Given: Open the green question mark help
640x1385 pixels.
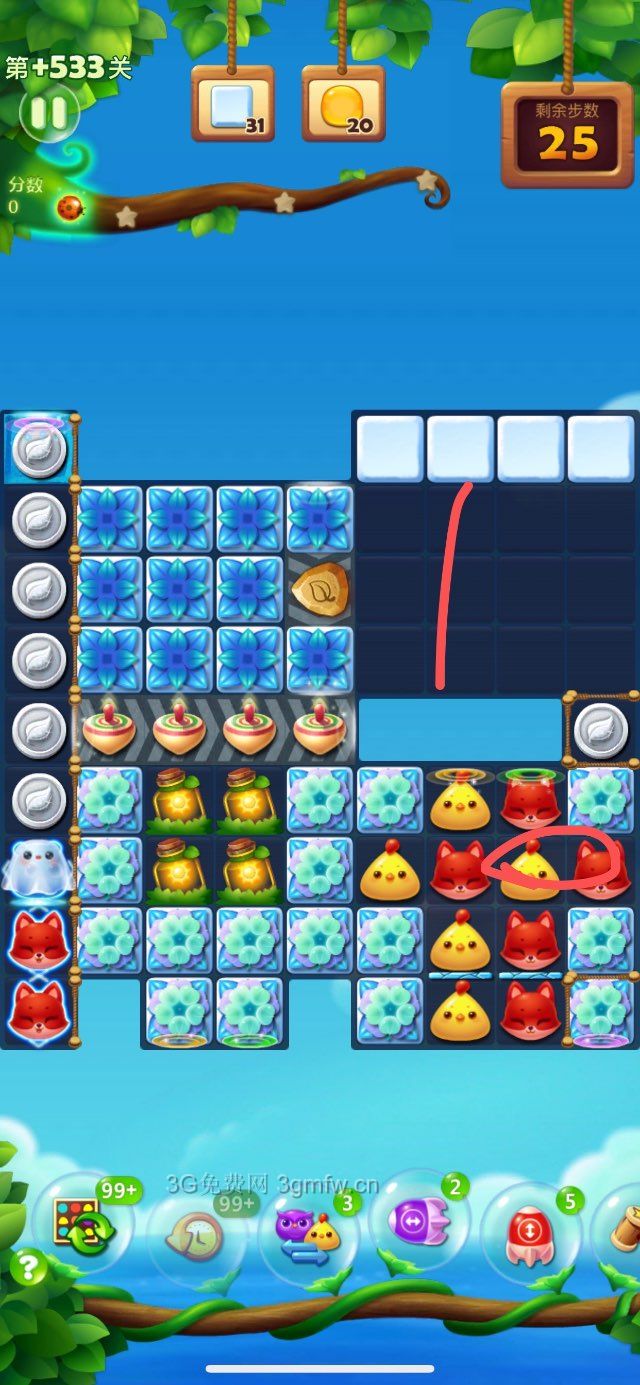Looking at the screenshot, I should pos(28,1268).
